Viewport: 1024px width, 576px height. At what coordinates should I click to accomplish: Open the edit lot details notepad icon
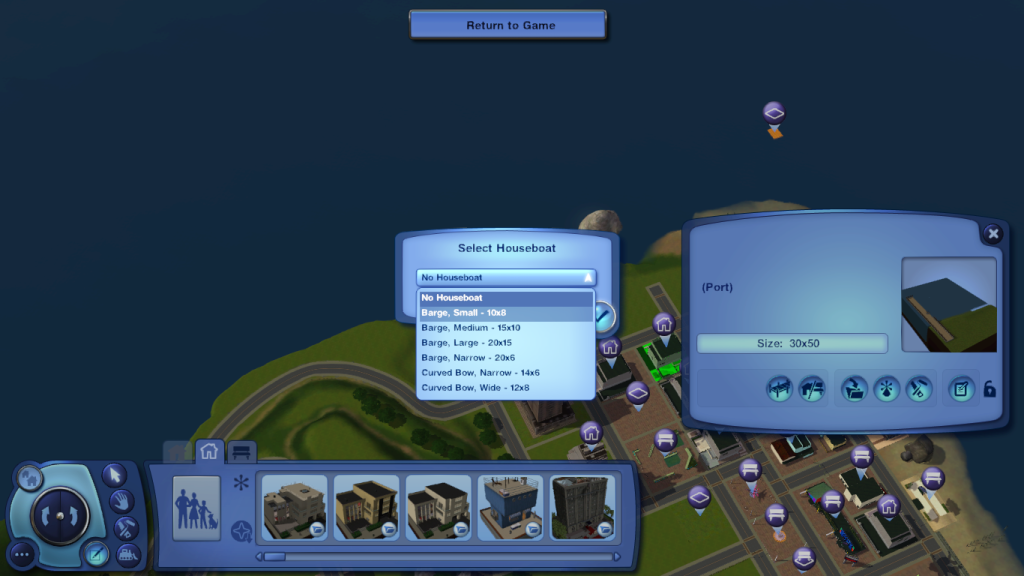[x=960, y=389]
